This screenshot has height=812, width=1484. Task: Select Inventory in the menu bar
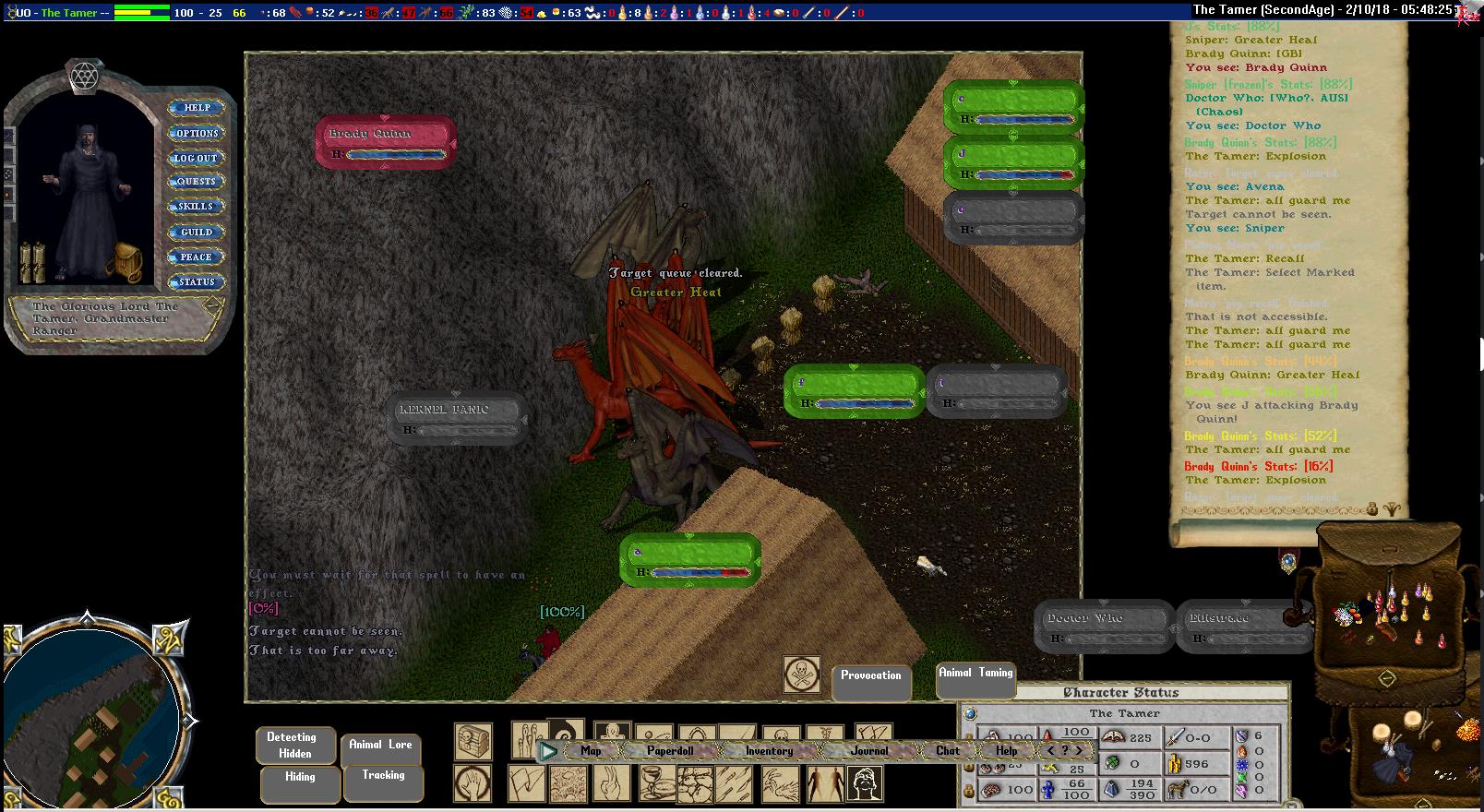[x=769, y=751]
